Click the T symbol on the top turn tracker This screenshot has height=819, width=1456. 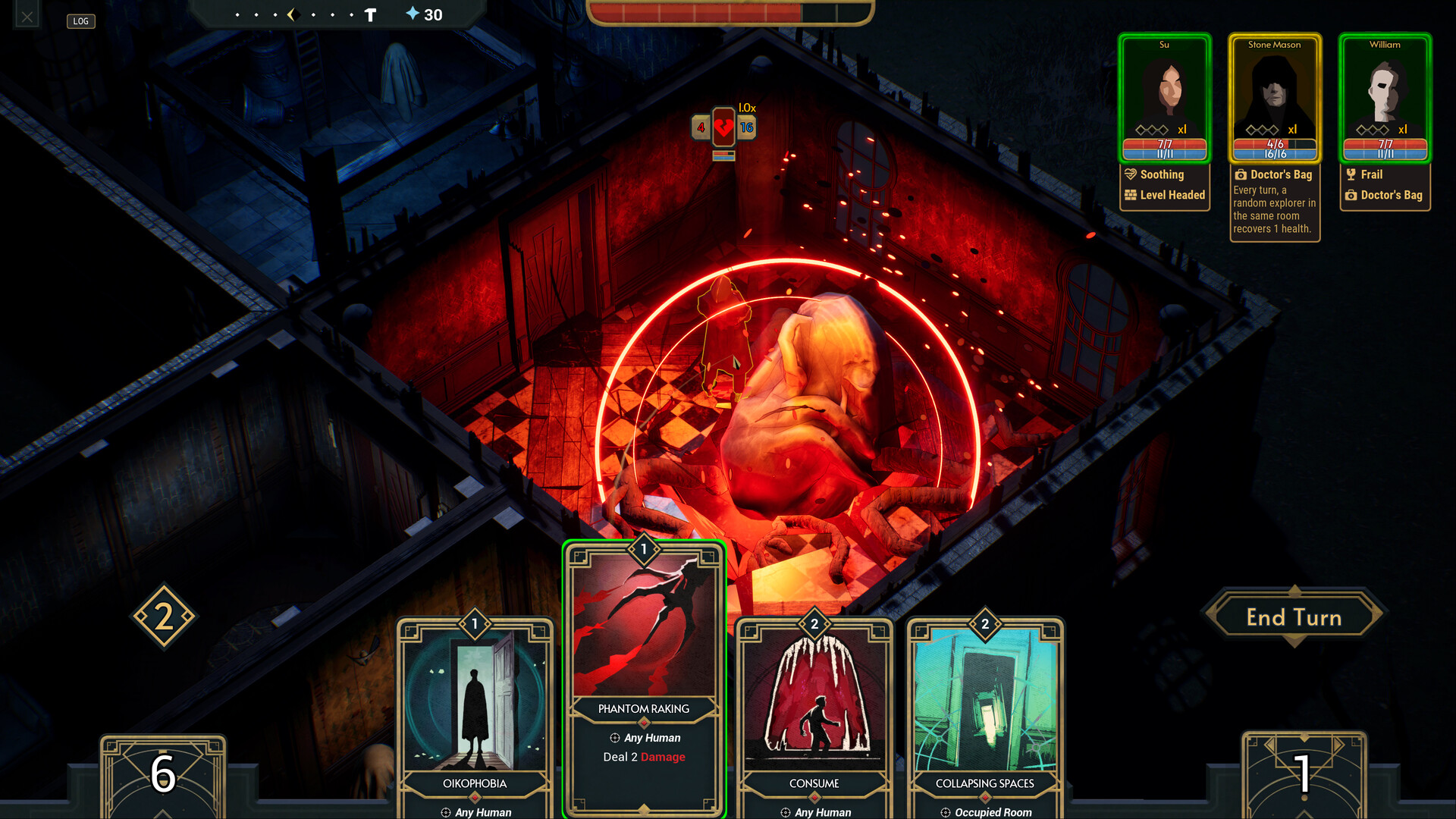pos(370,14)
